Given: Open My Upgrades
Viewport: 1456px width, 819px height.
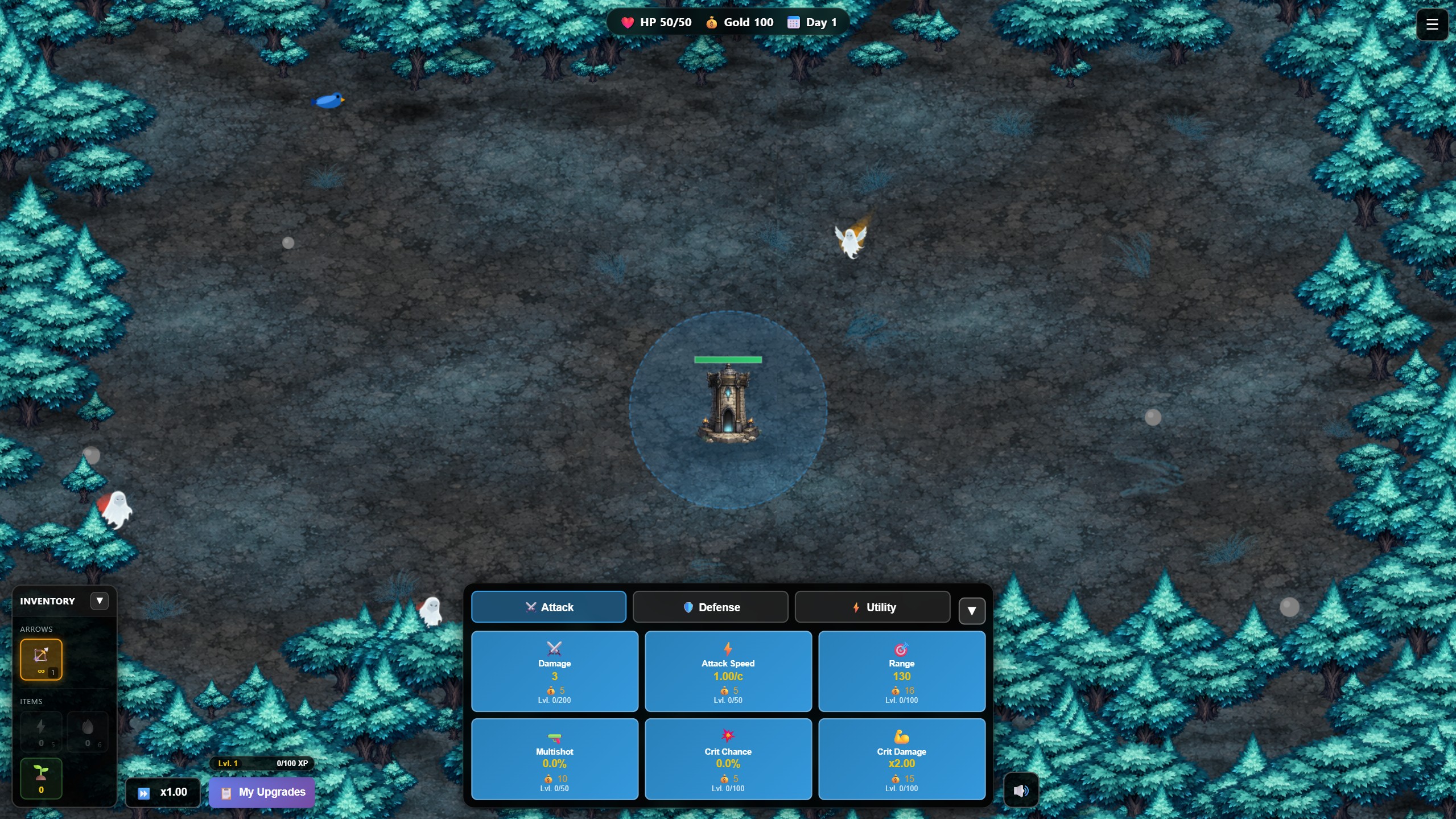Looking at the screenshot, I should pos(261,792).
